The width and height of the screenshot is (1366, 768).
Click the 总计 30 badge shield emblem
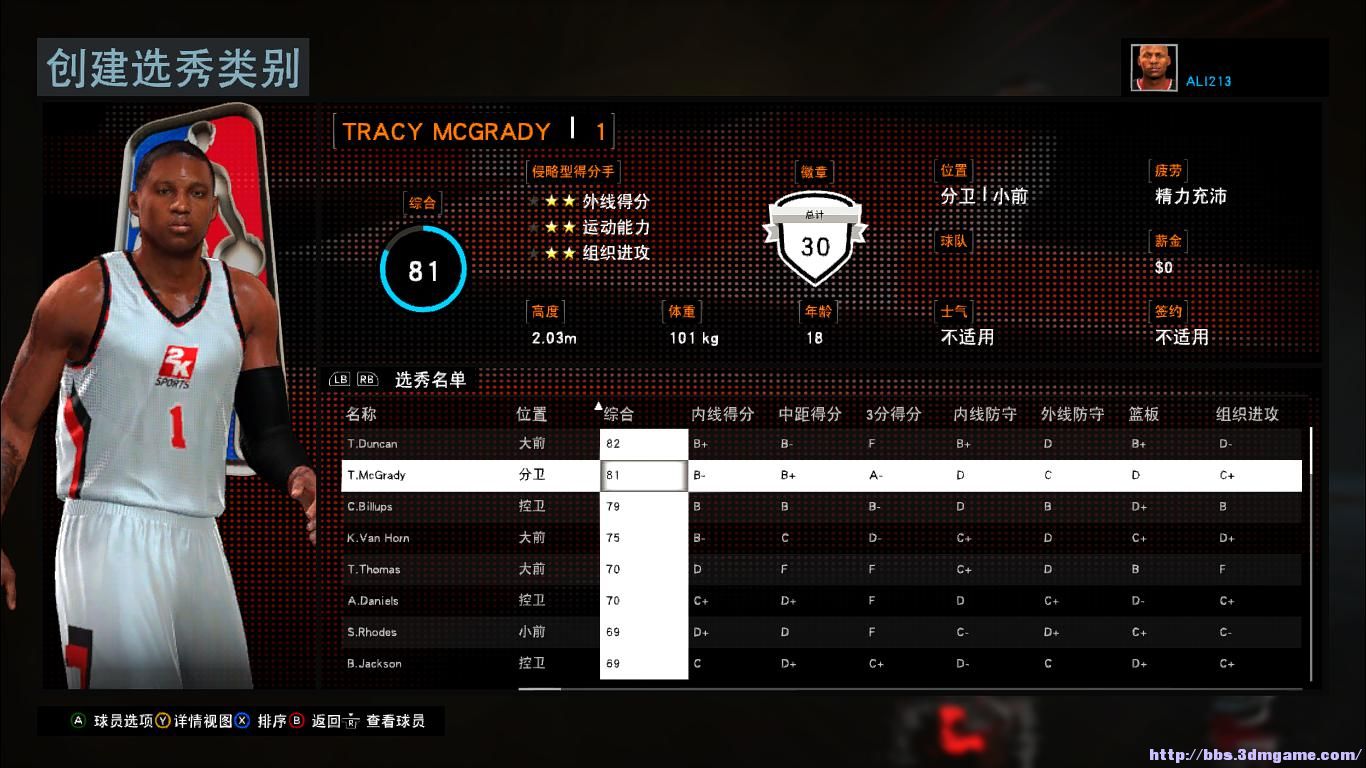(x=814, y=235)
